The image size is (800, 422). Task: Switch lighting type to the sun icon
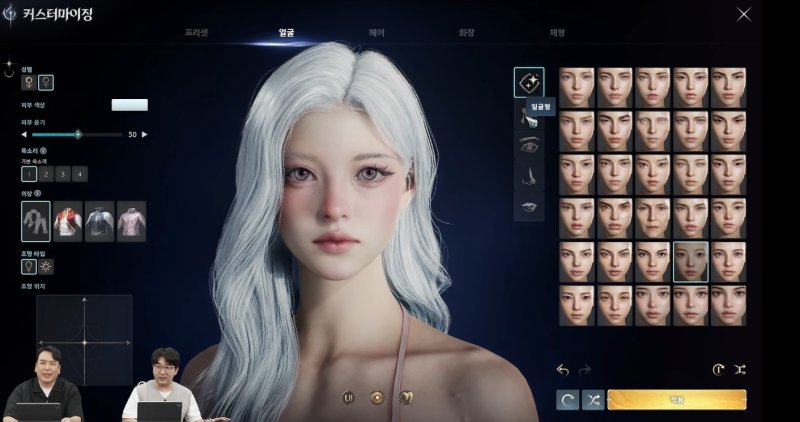45,266
